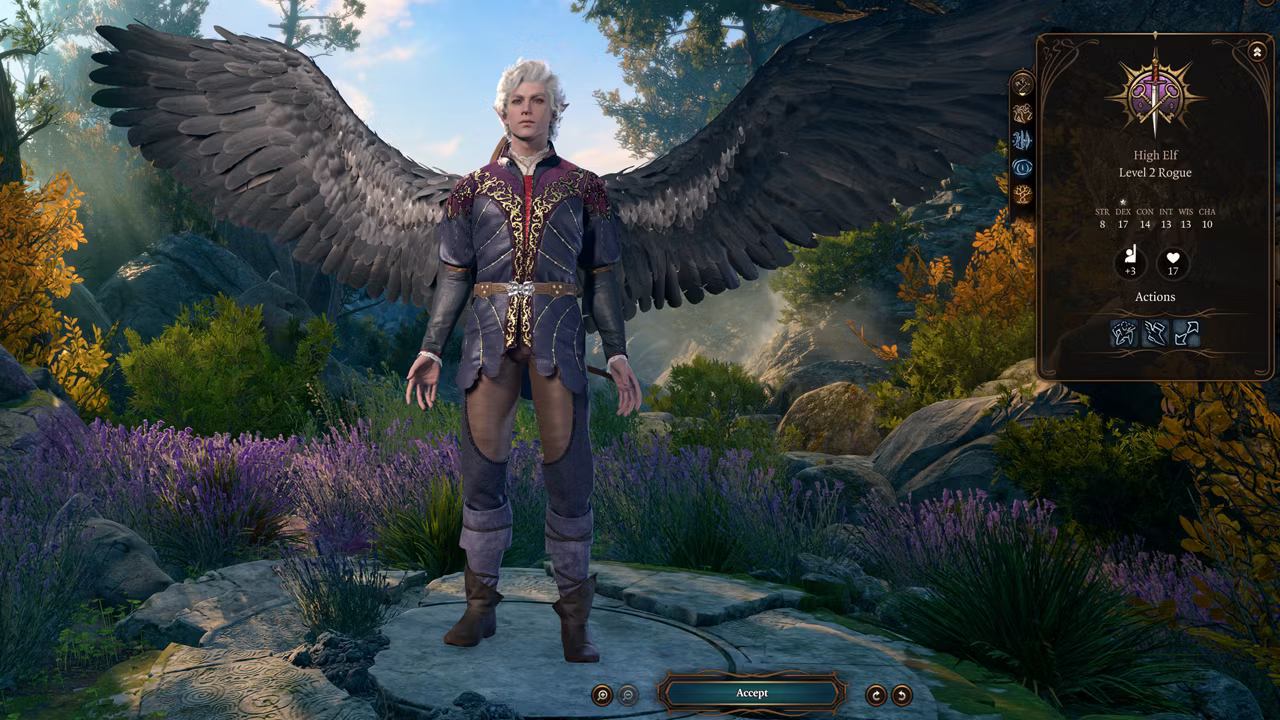The height and width of the screenshot is (720, 1280).
Task: Rotate the character counter-clockwise
Action: pos(902,695)
